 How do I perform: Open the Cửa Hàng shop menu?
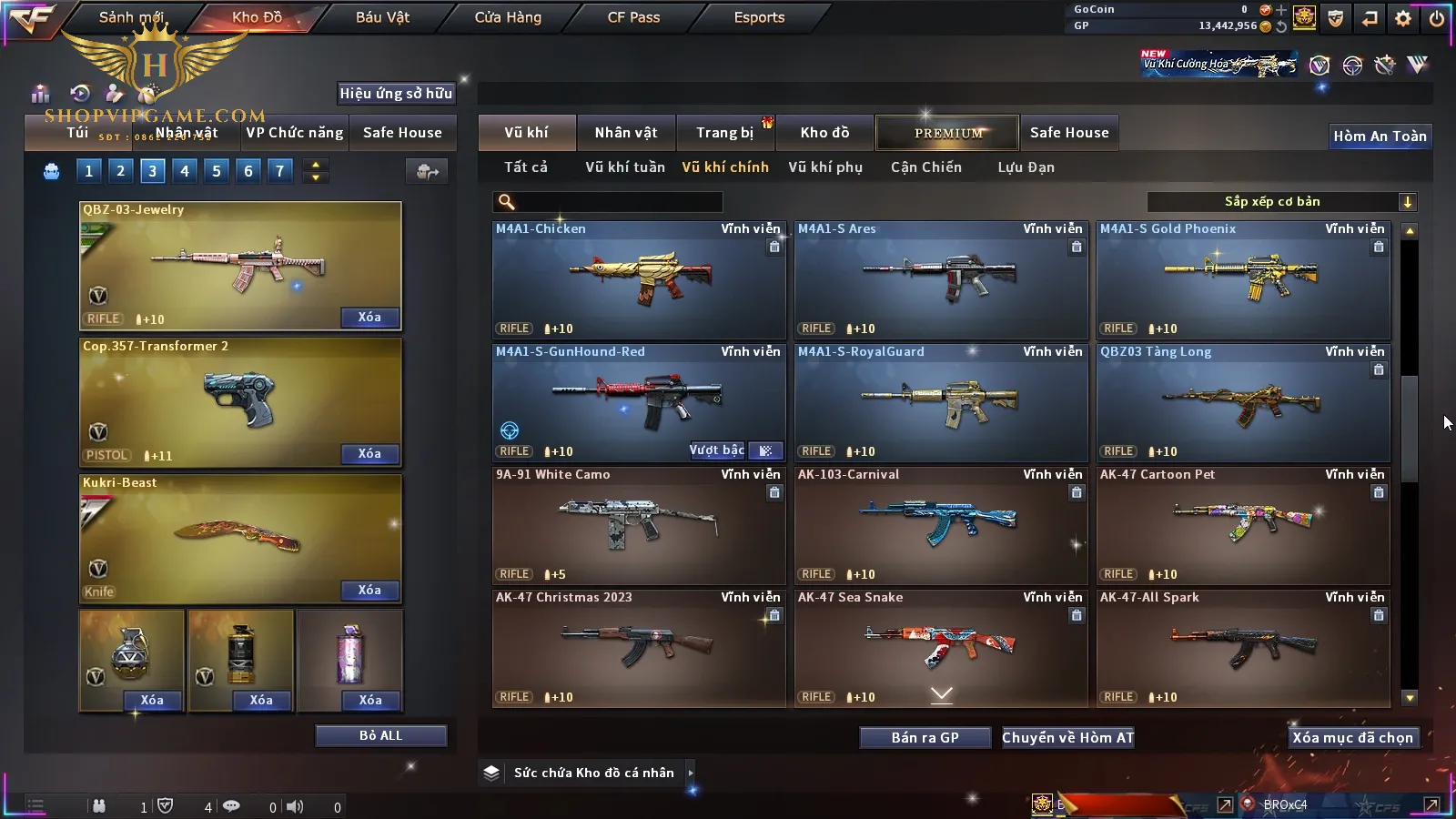[x=508, y=17]
